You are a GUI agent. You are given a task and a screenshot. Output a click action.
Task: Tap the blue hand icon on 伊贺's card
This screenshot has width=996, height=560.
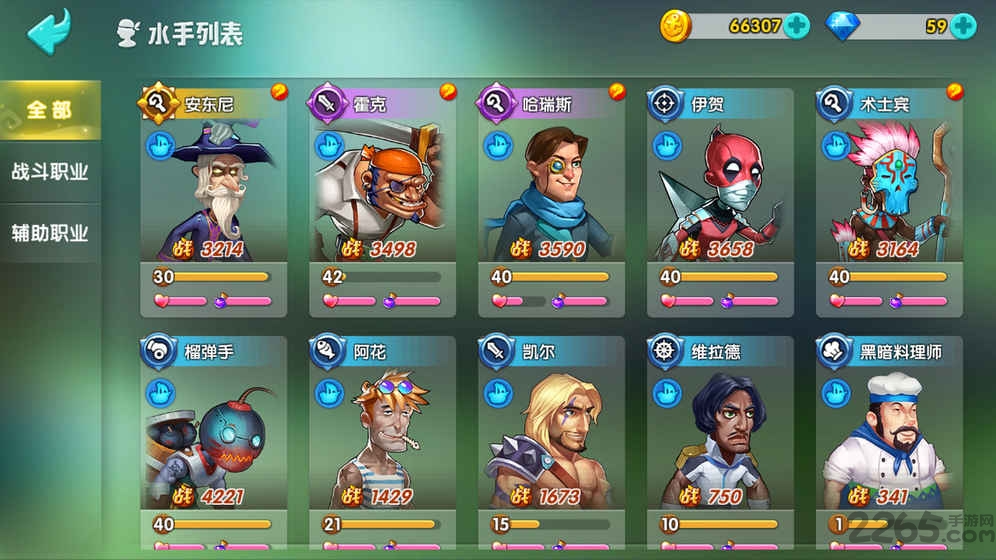[x=667, y=146]
